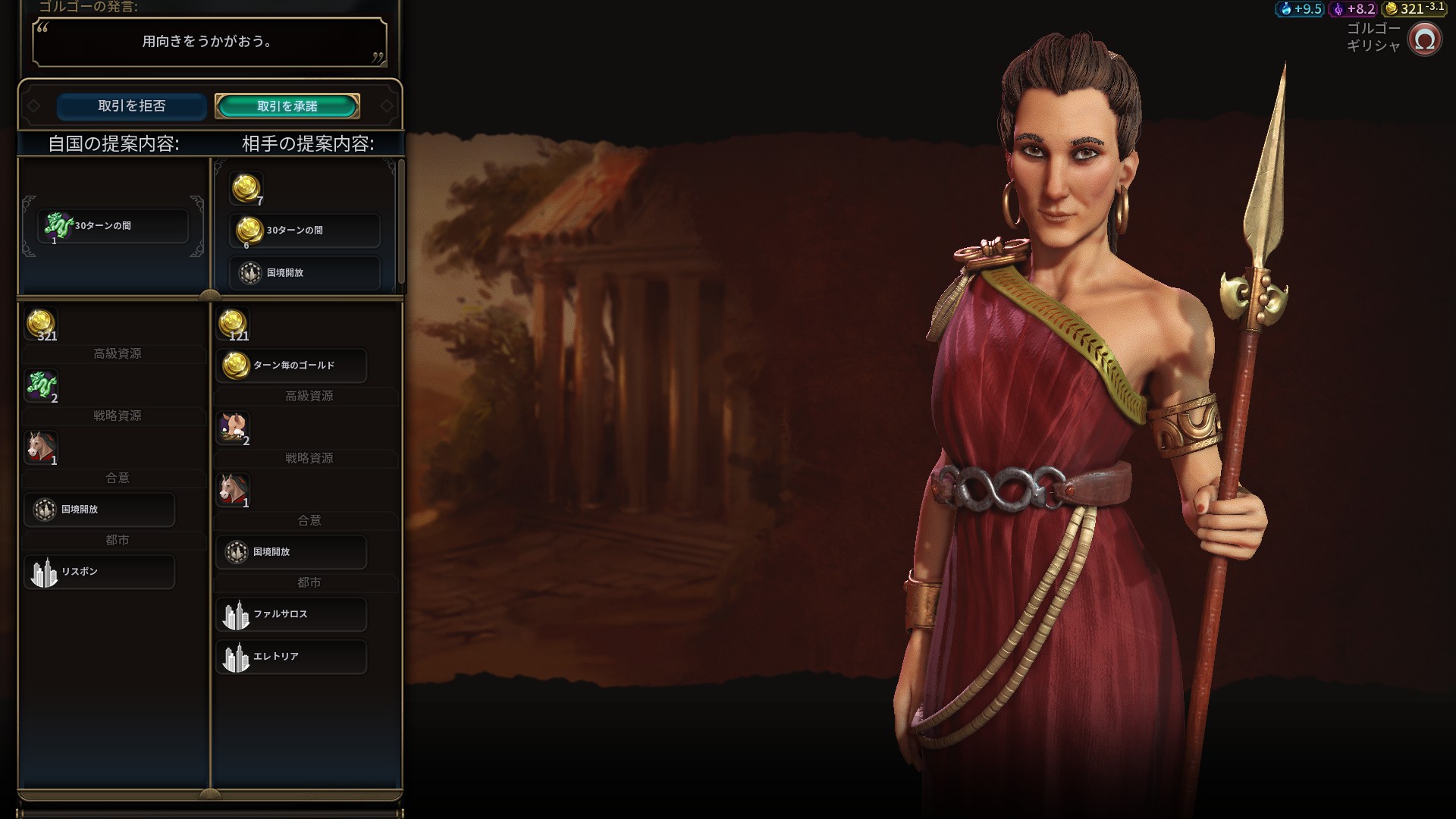The image size is (1456, 819).
Task: Offer the city of Lisbon
Action: click(99, 572)
